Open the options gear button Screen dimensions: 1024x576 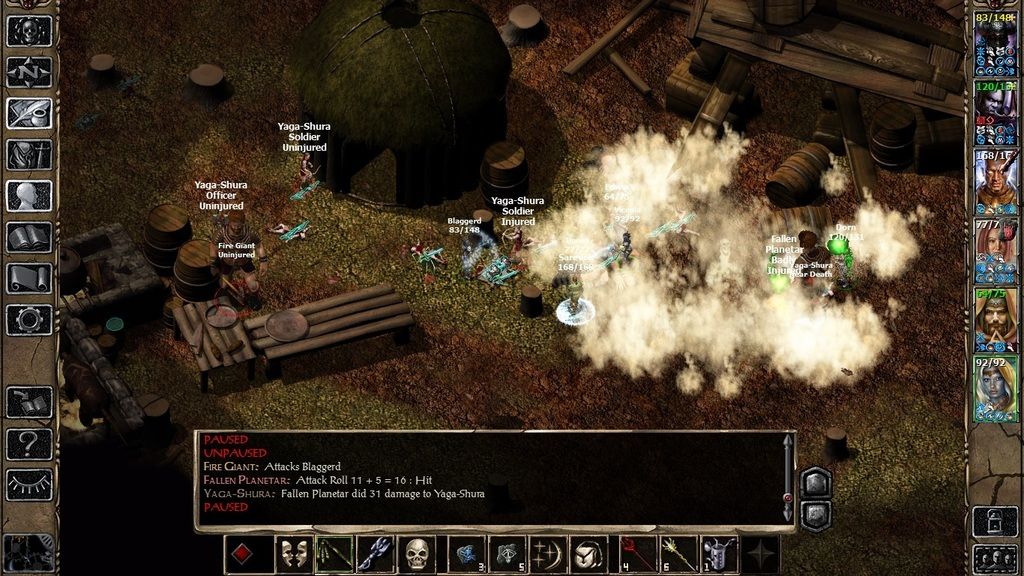point(29,320)
